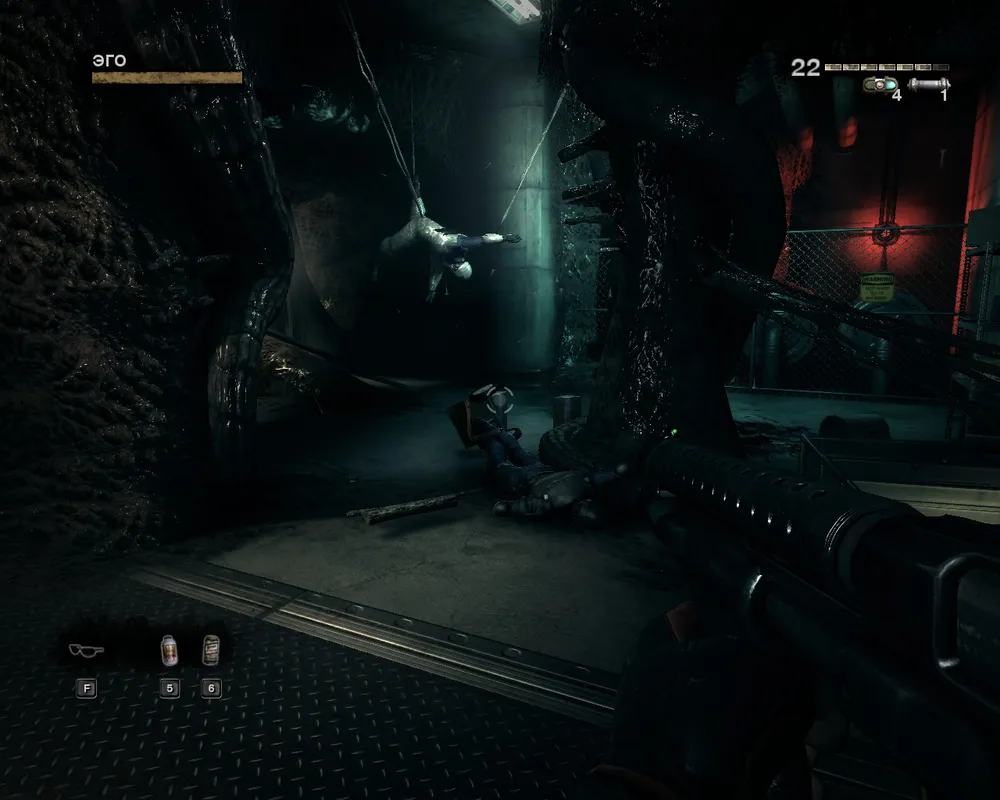The width and height of the screenshot is (1000, 800).
Task: Toggle the night vision goggles icon
Action: point(86,650)
